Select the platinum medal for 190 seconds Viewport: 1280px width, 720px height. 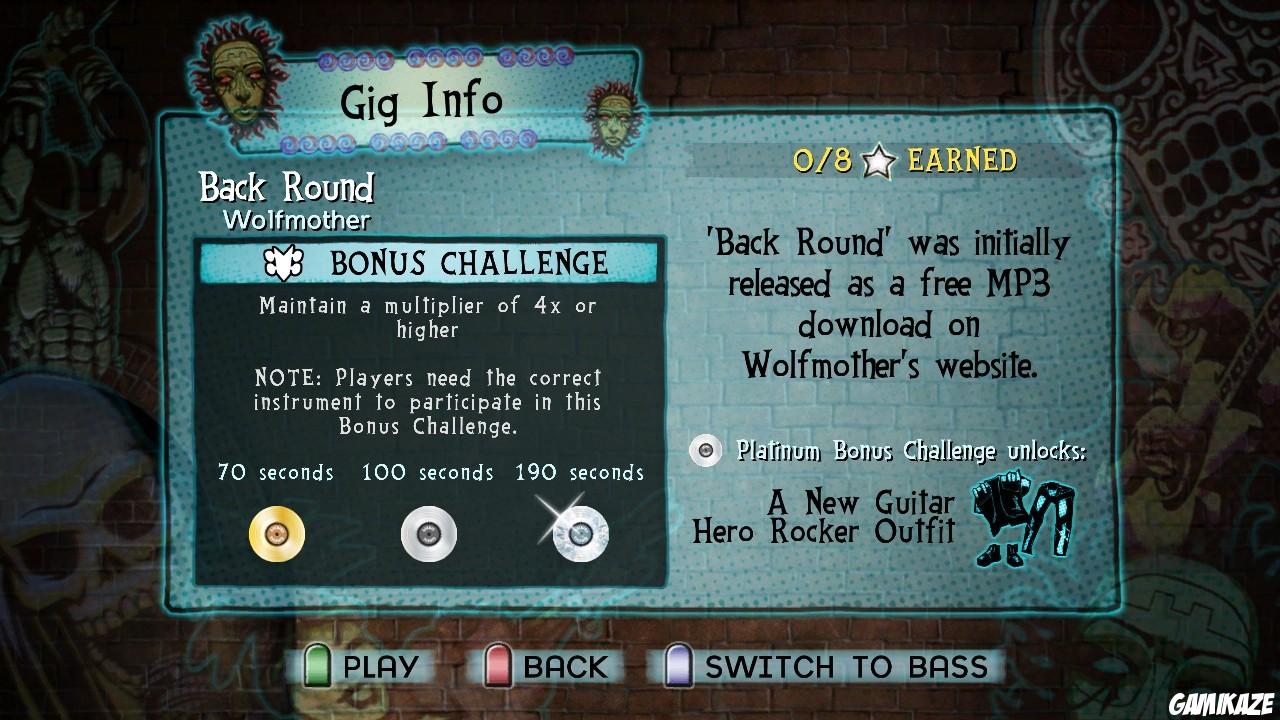(x=578, y=533)
